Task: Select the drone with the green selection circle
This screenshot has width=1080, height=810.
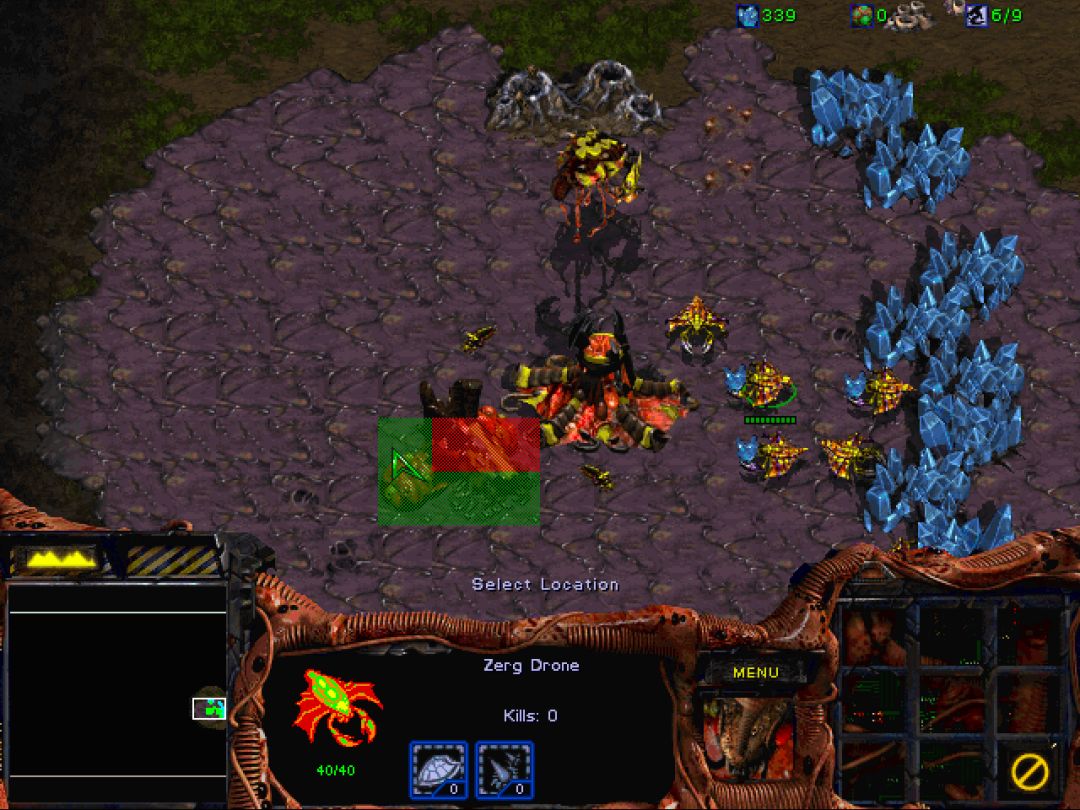Action: (765, 383)
